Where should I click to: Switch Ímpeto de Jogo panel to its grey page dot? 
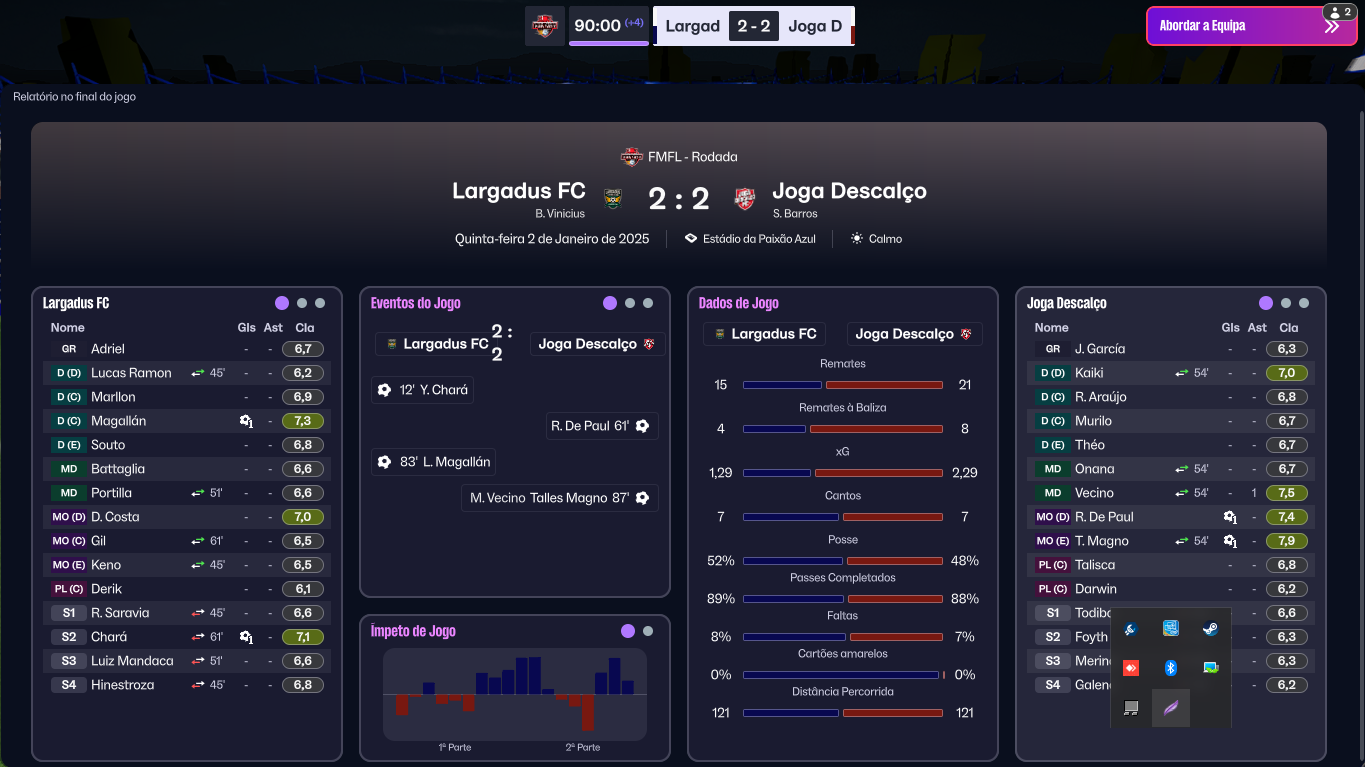tap(648, 631)
